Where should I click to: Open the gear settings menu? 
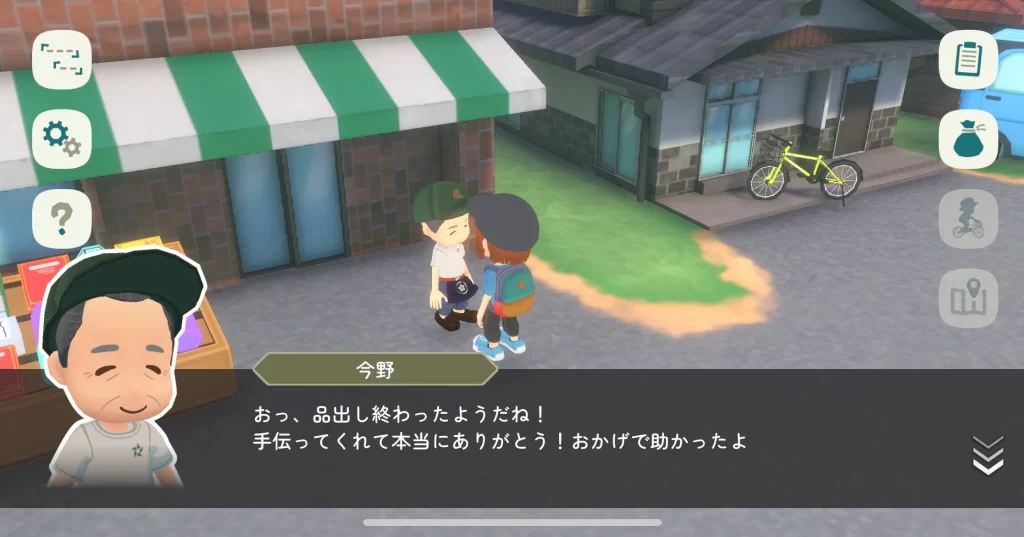(x=62, y=140)
